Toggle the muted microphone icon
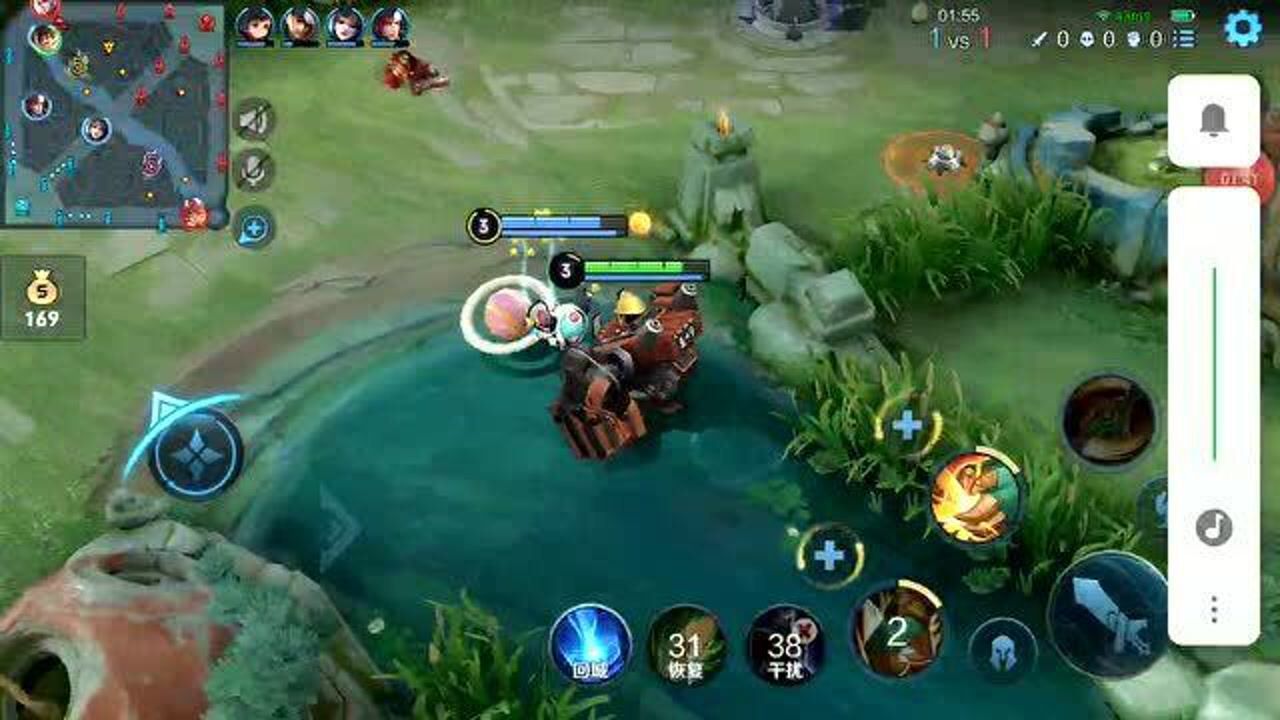Viewport: 1280px width, 720px height. [x=254, y=171]
